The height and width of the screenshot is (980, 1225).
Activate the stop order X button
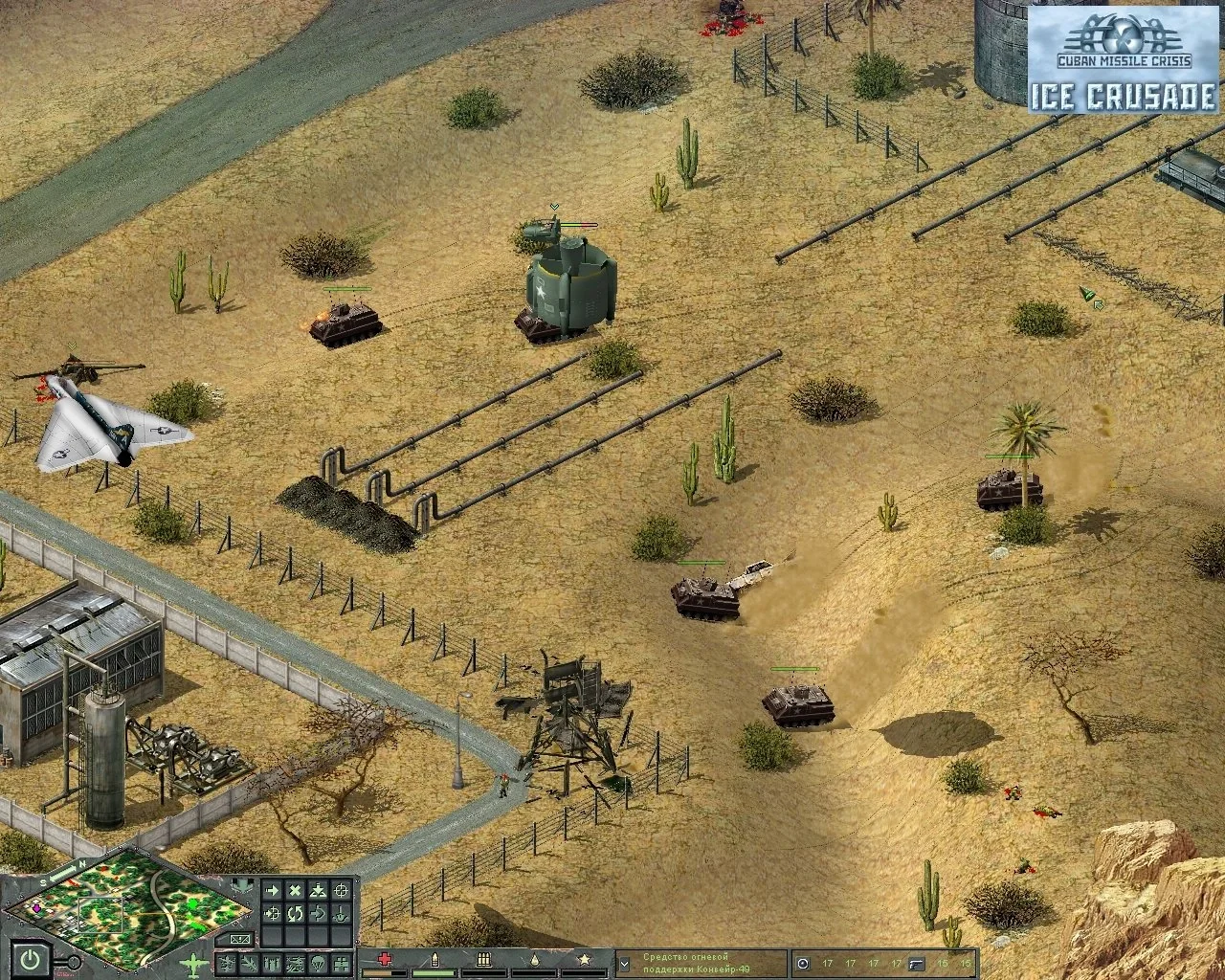click(296, 892)
